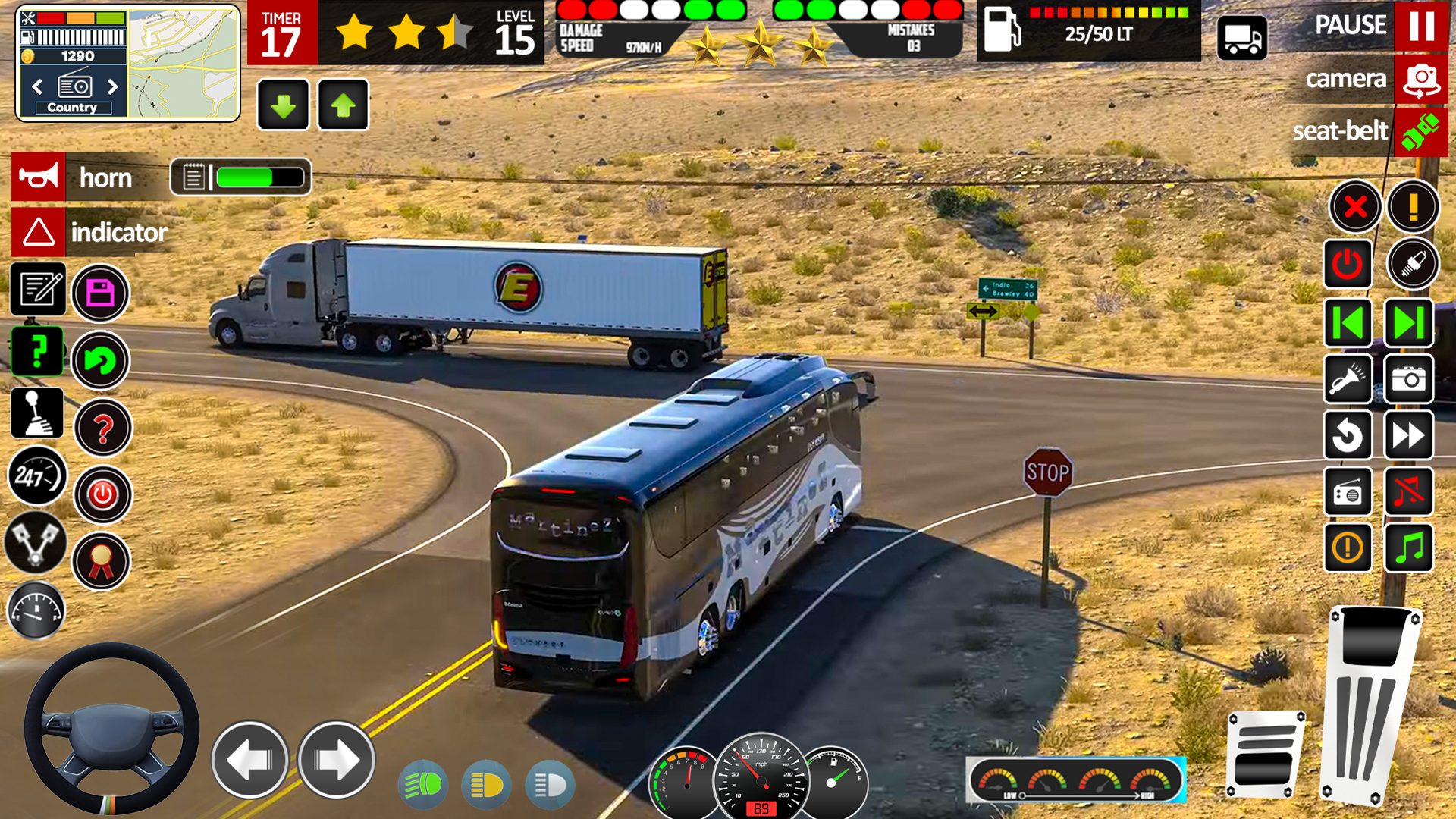Fasten the seat-belt button

(1420, 131)
